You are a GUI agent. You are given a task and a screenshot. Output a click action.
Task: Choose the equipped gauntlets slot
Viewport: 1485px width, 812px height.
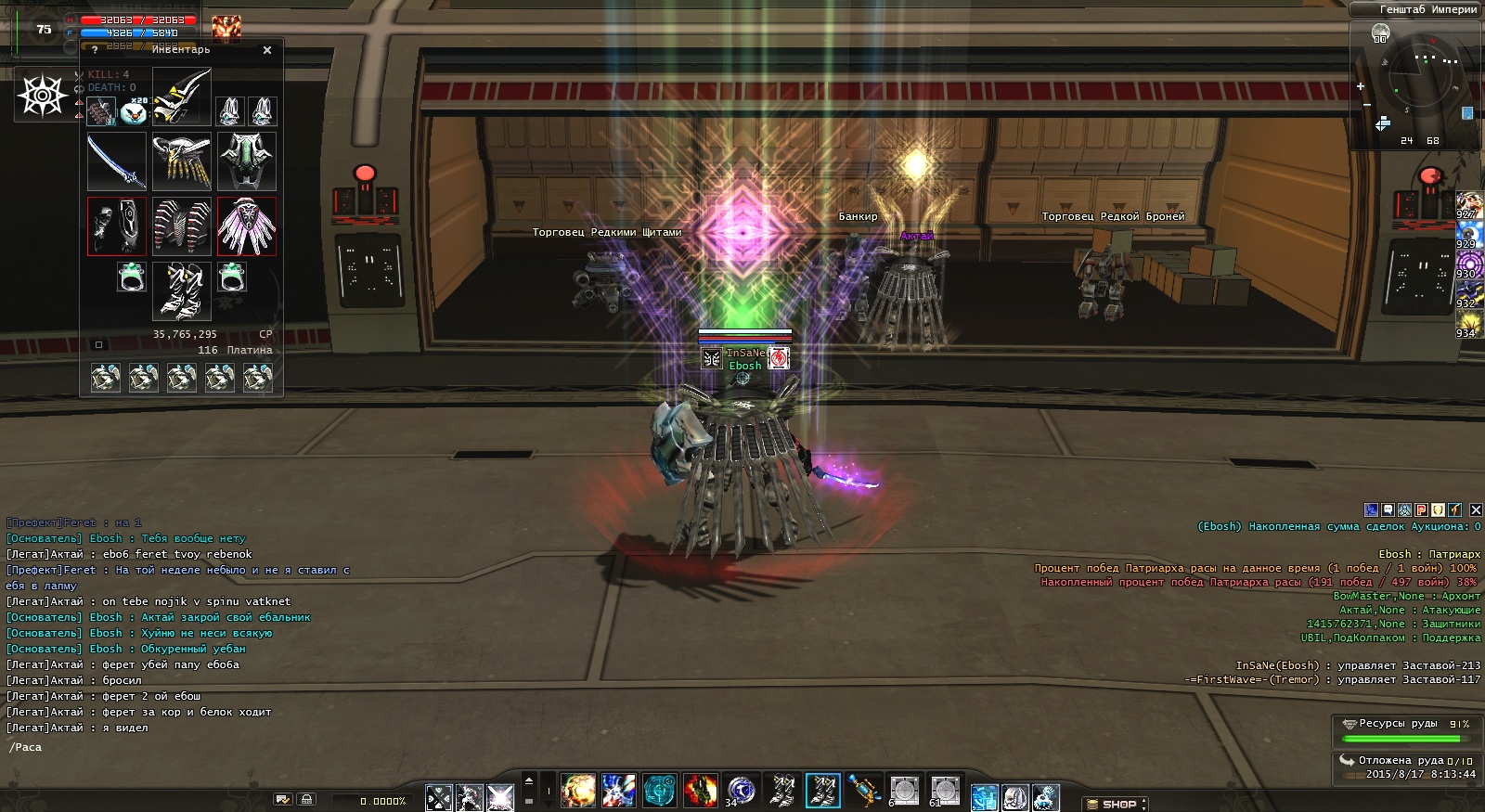(x=117, y=226)
